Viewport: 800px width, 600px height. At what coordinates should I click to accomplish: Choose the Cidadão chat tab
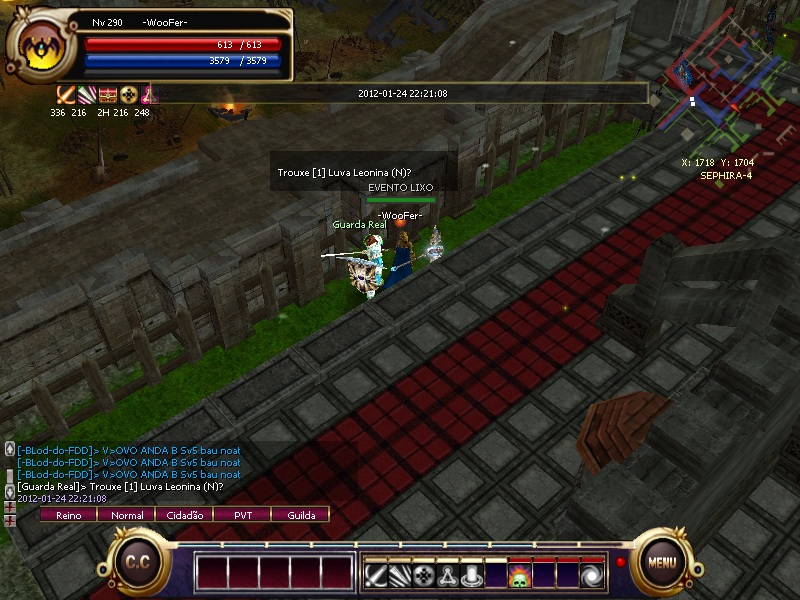(185, 515)
